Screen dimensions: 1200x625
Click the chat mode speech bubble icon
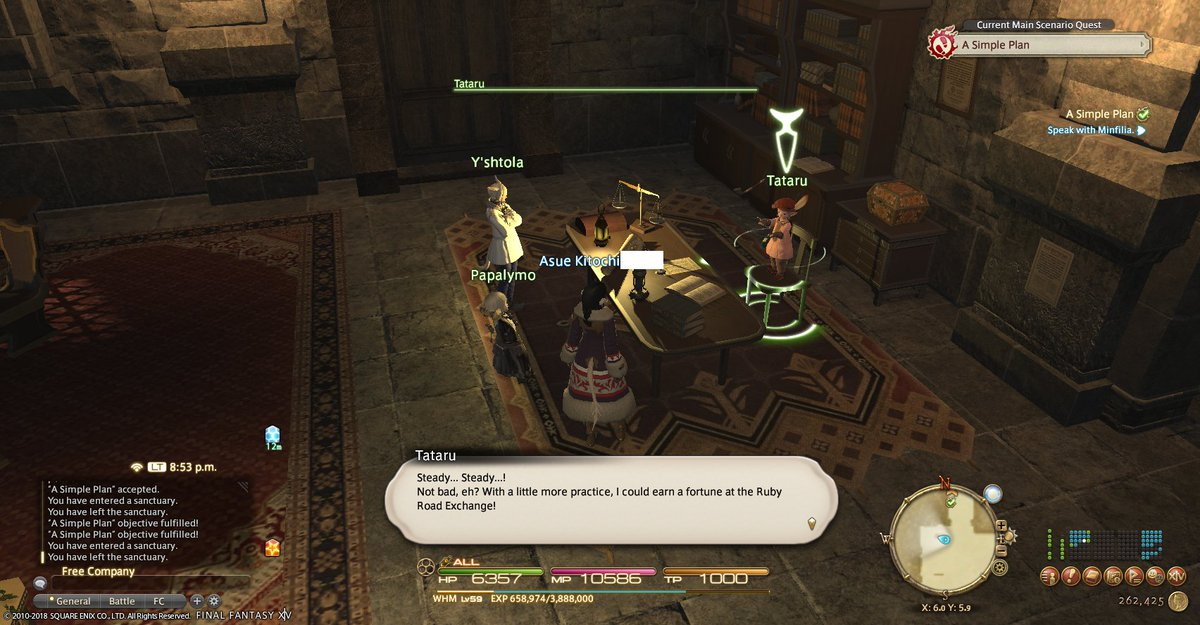click(40, 583)
